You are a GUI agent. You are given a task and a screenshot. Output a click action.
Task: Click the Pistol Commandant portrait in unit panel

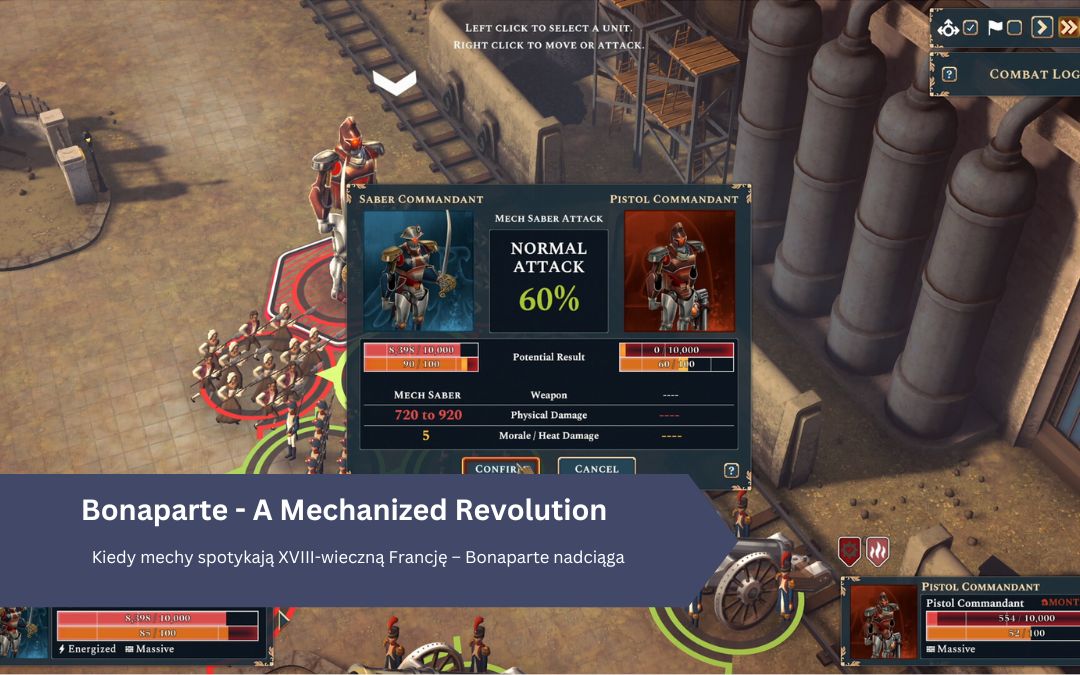point(884,621)
